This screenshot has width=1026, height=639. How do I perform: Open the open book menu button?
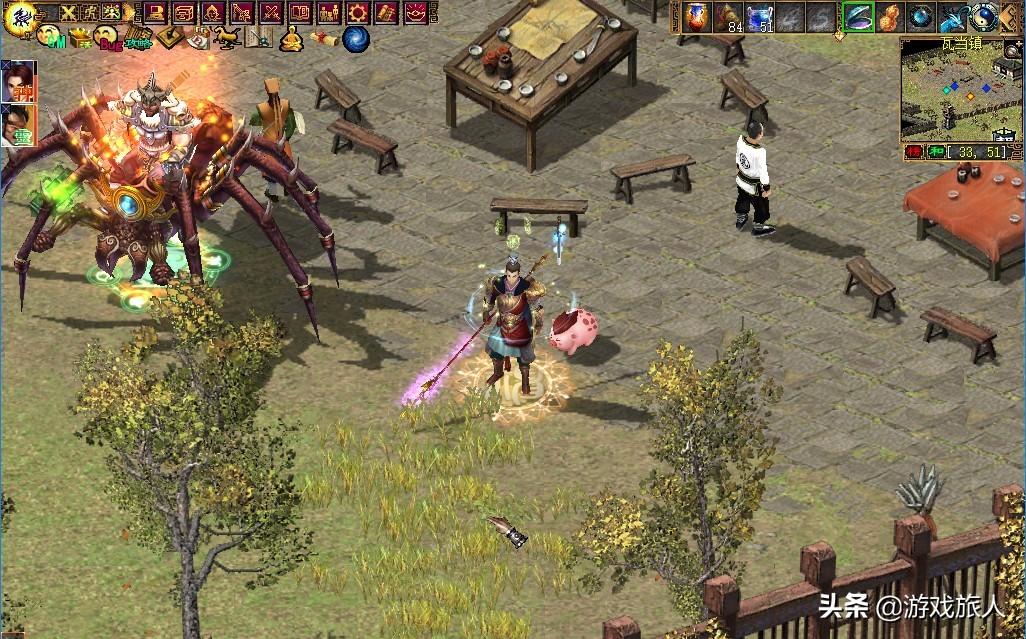click(300, 13)
